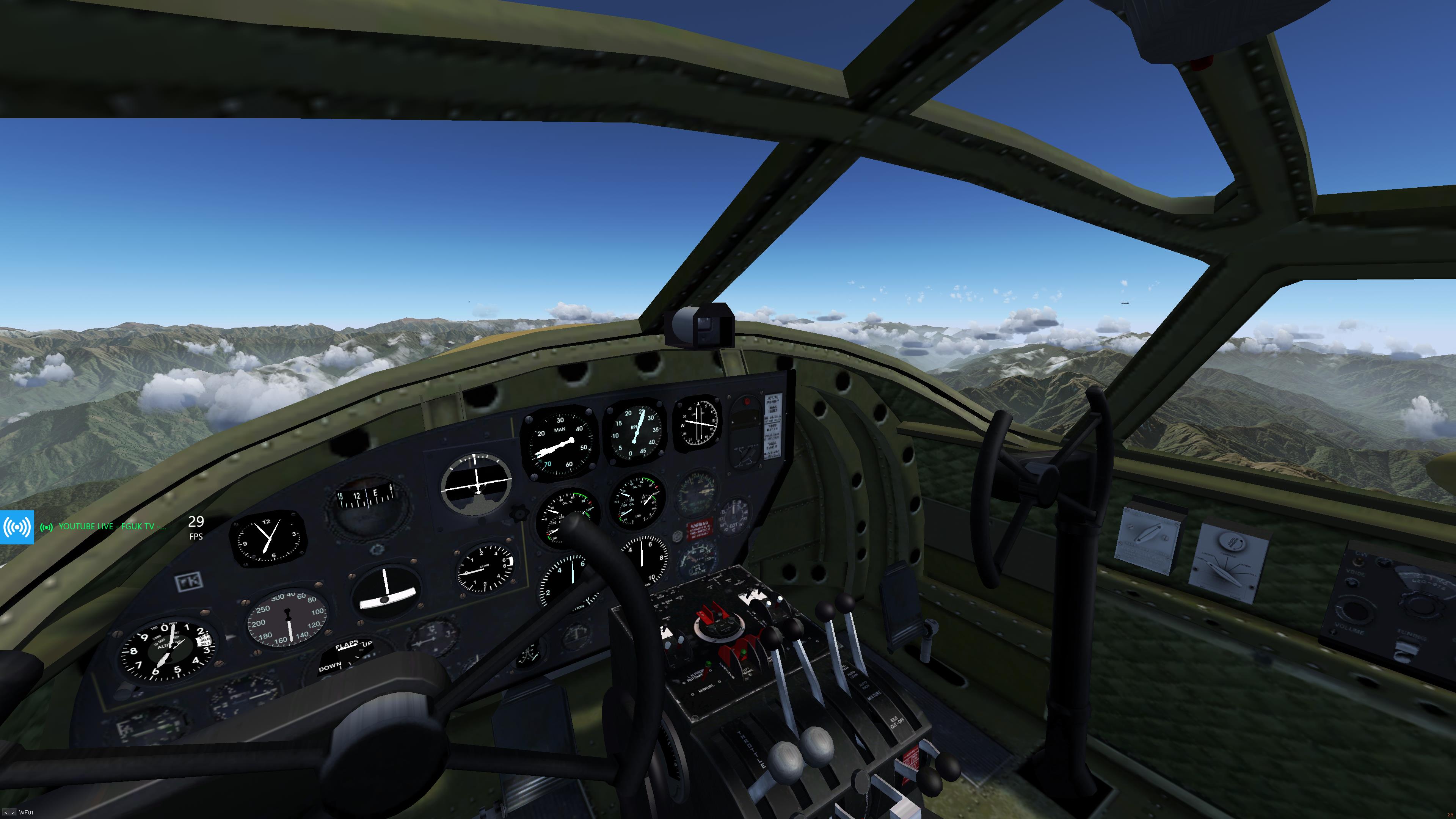
Task: Open the blue broadcast overlay icon
Action: 17,527
